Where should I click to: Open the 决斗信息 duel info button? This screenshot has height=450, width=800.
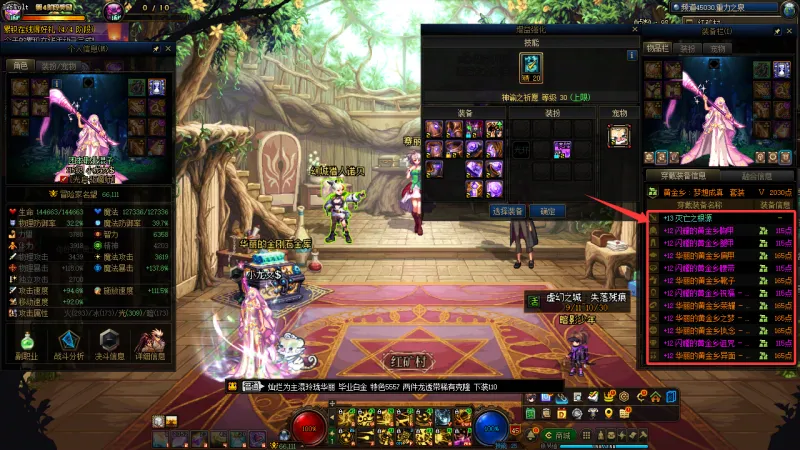pos(108,345)
